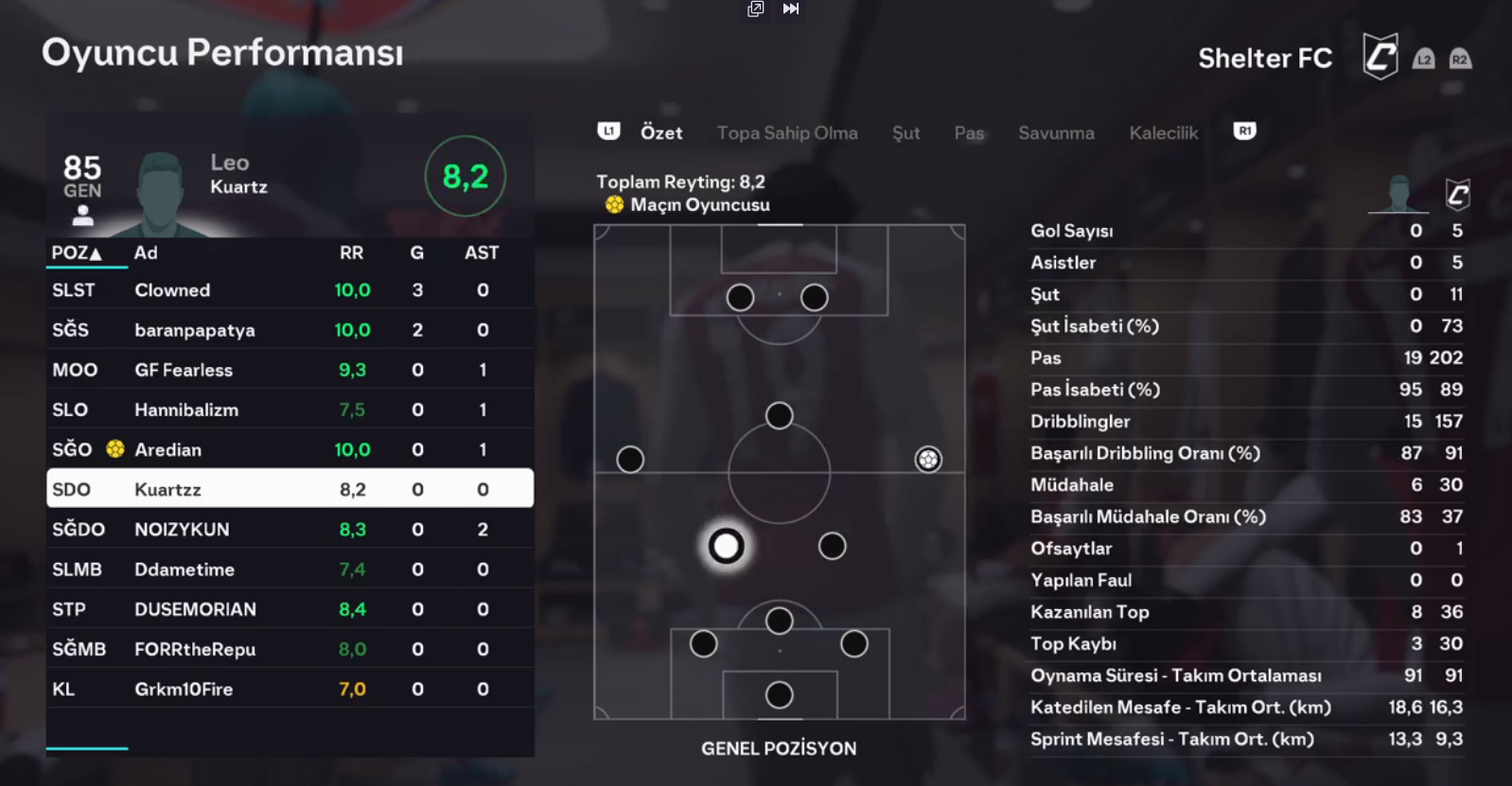Choose NOIZYKUN in the list
The width and height of the screenshot is (1512, 786).
click(290, 530)
